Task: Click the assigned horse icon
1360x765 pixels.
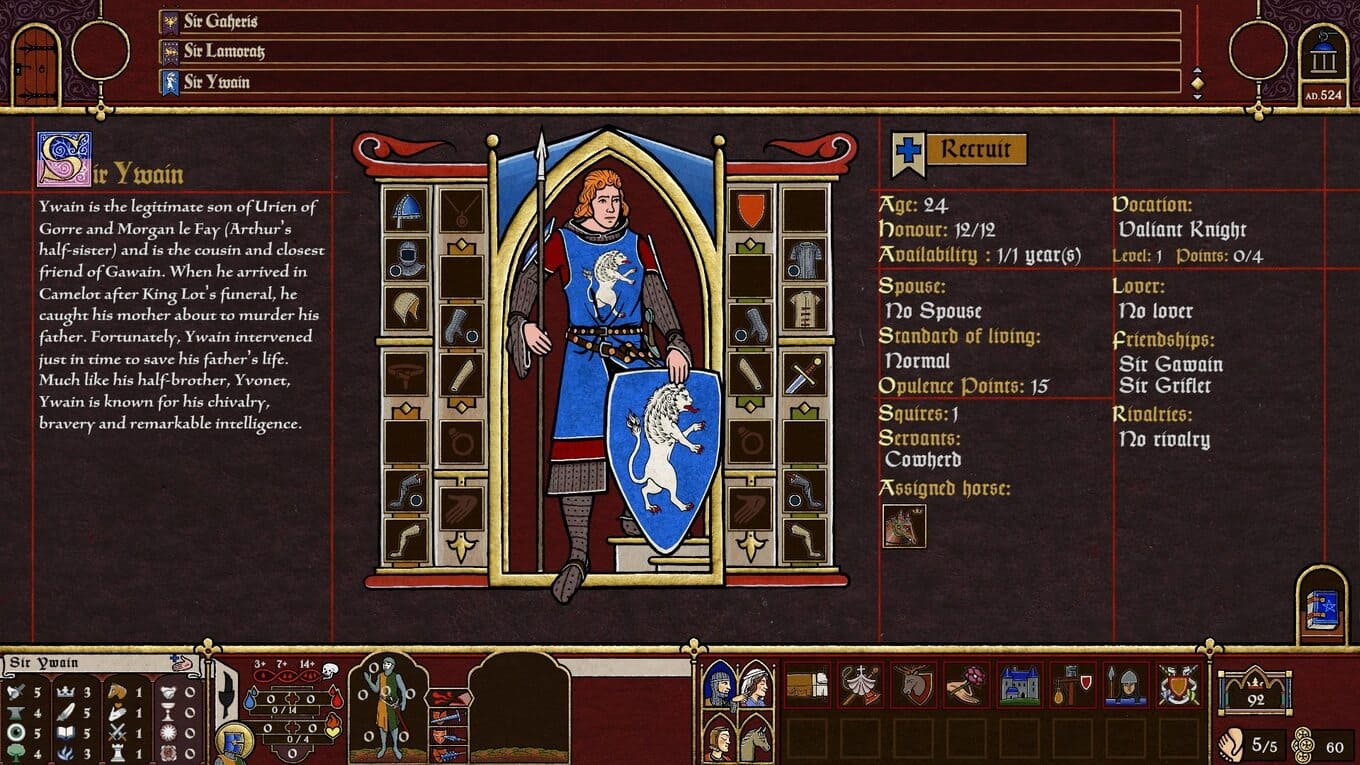Action: (x=904, y=526)
